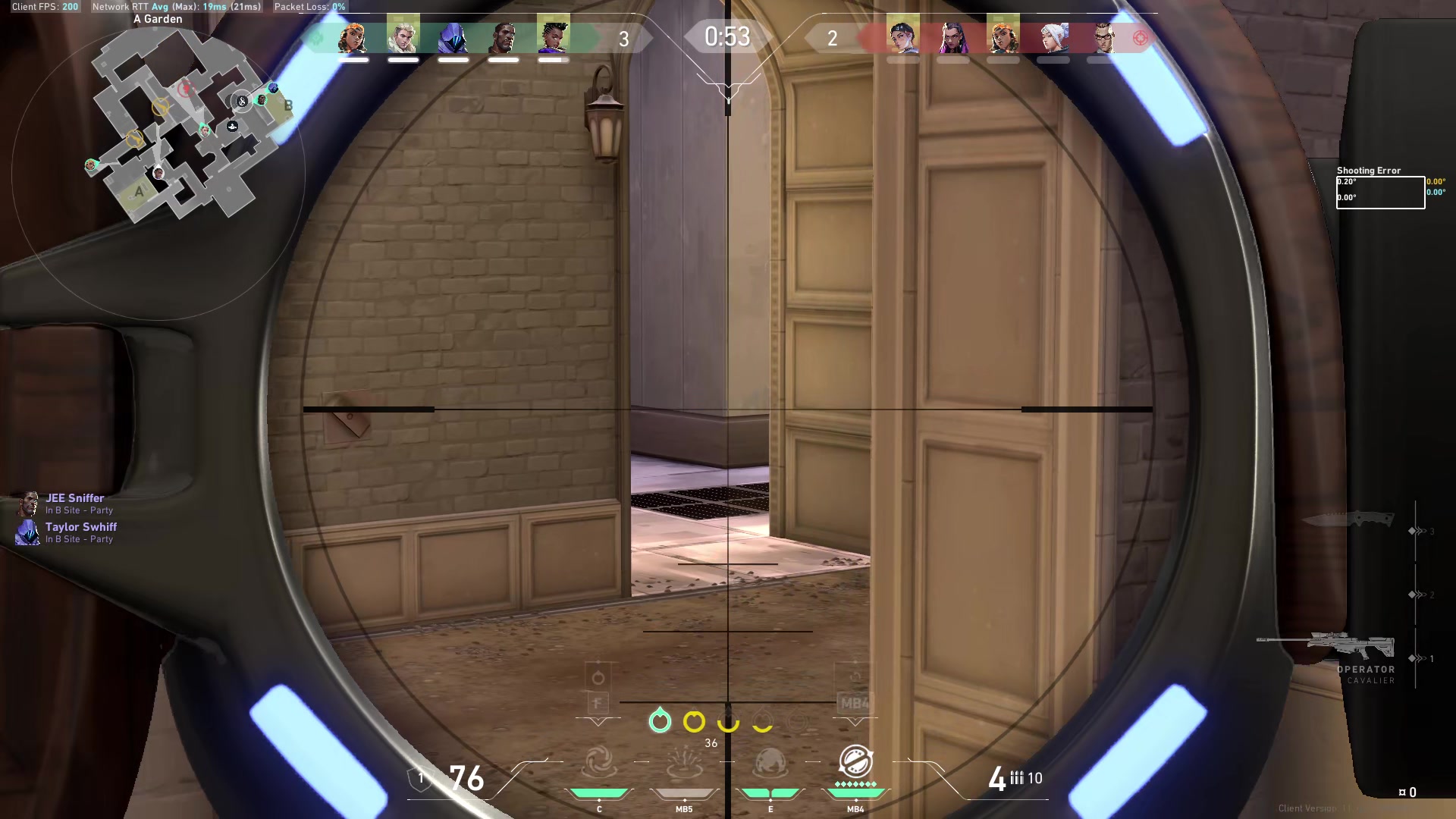Toggle the highlighted green ability charge orb
The image size is (1456, 819).
[659, 722]
